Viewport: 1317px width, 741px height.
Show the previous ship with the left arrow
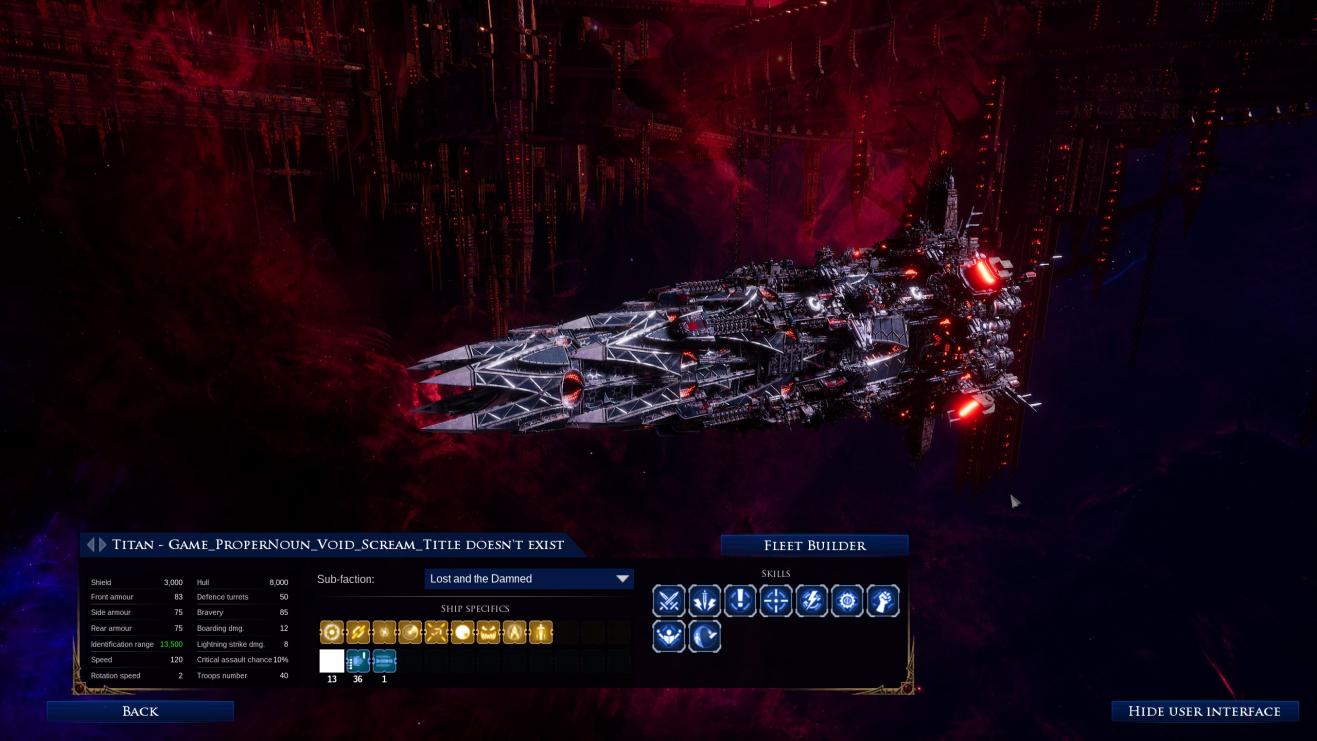point(91,545)
